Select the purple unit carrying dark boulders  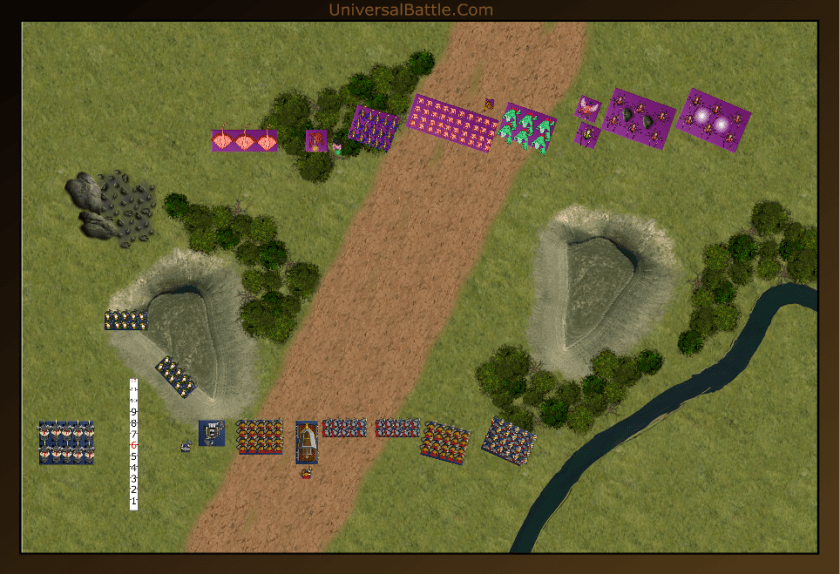coord(639,118)
